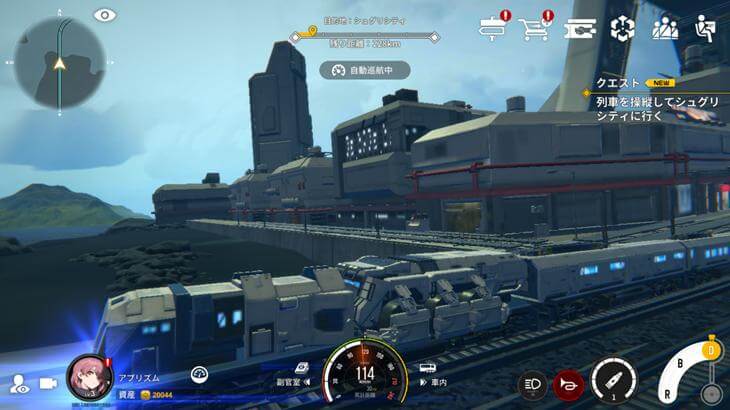Open the crew group menu
Viewport: 730px width, 410px height.
665,28
